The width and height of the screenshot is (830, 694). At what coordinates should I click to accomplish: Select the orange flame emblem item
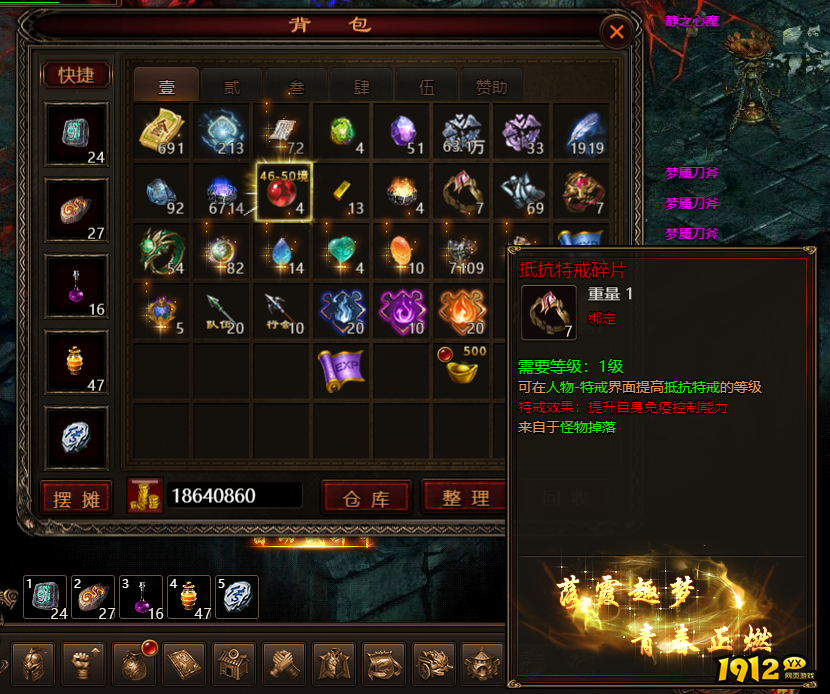(x=461, y=310)
